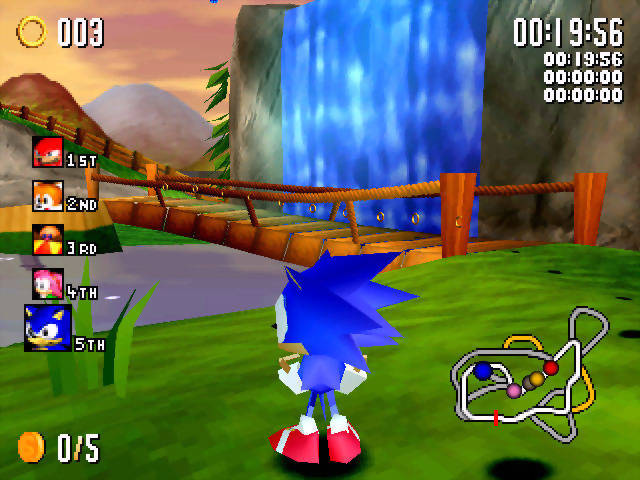Choose Dr. Robotnik's 3rd place portrait
Viewport: 640px width, 480px height.
(x=47, y=240)
